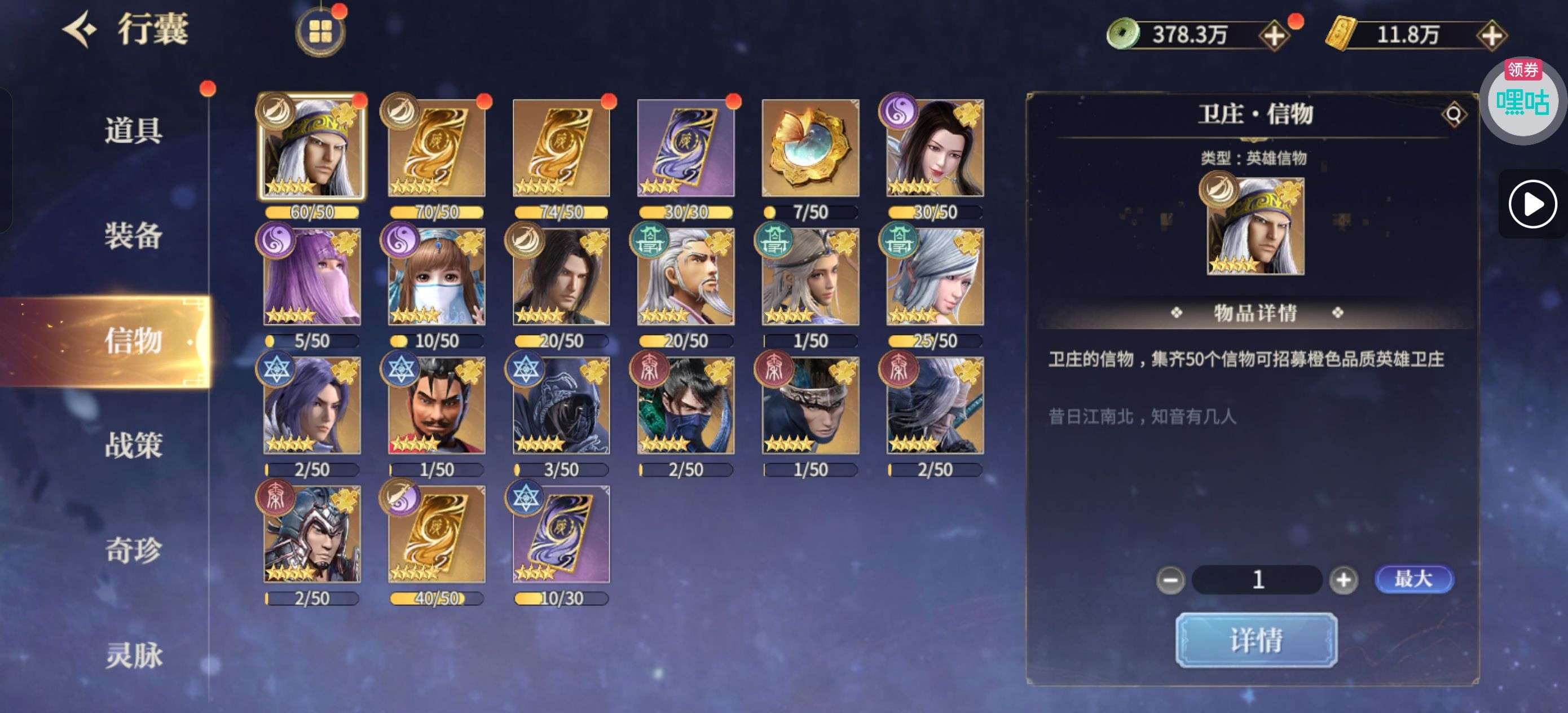1568x713 pixels.
Task: Add more copper coins with plus button
Action: click(1274, 36)
